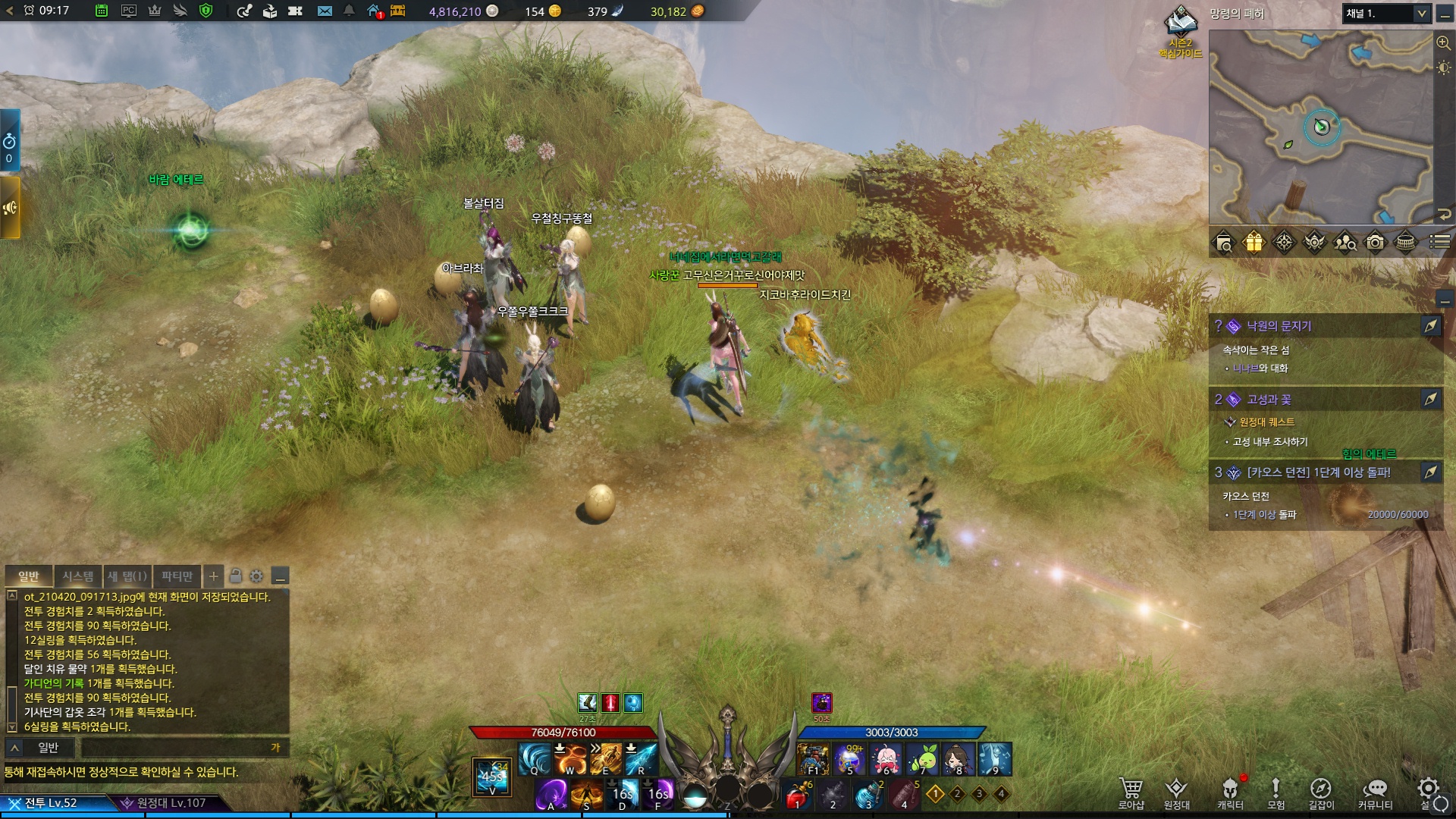Zoom in the minimap with magnifier button

(1443, 42)
